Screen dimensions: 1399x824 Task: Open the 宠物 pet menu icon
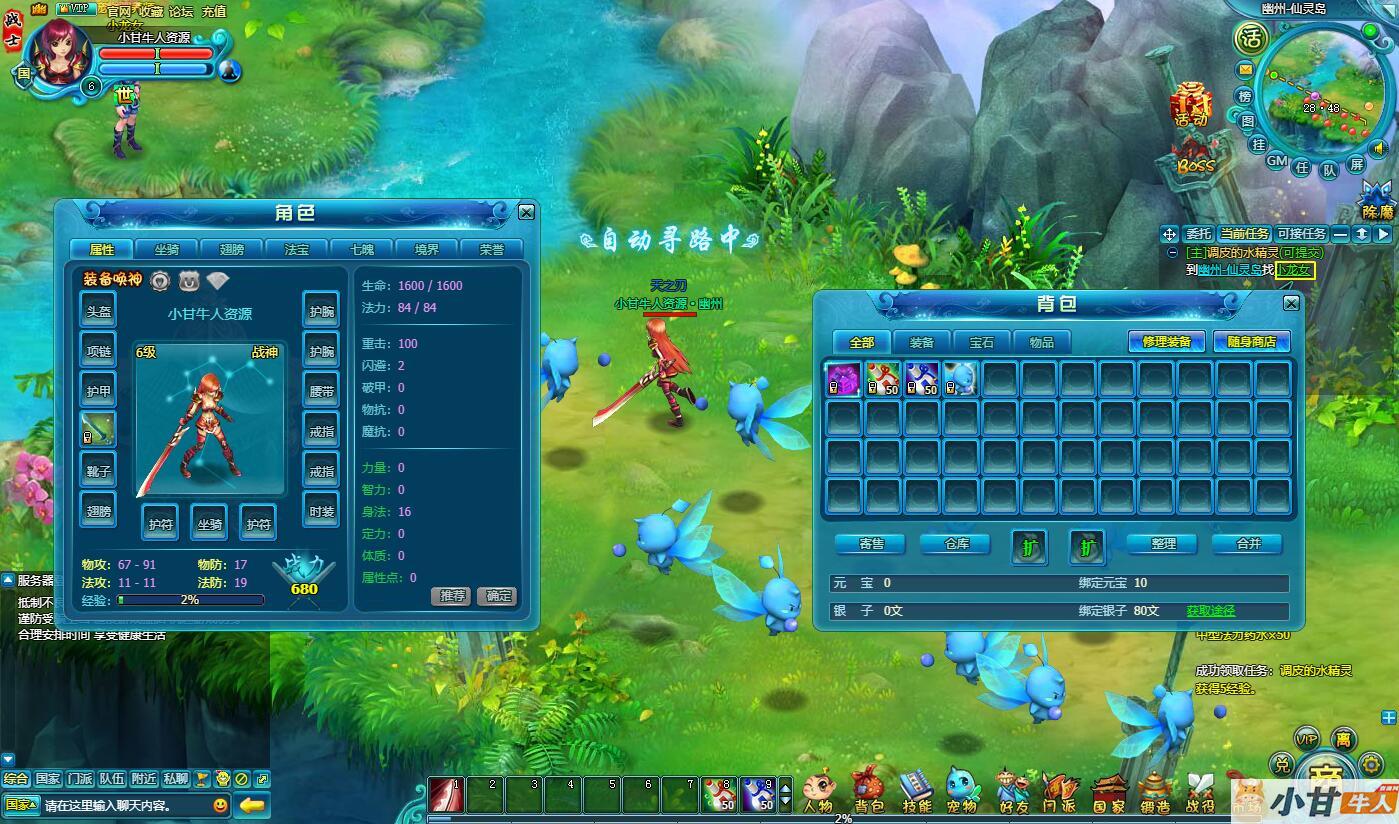[961, 790]
